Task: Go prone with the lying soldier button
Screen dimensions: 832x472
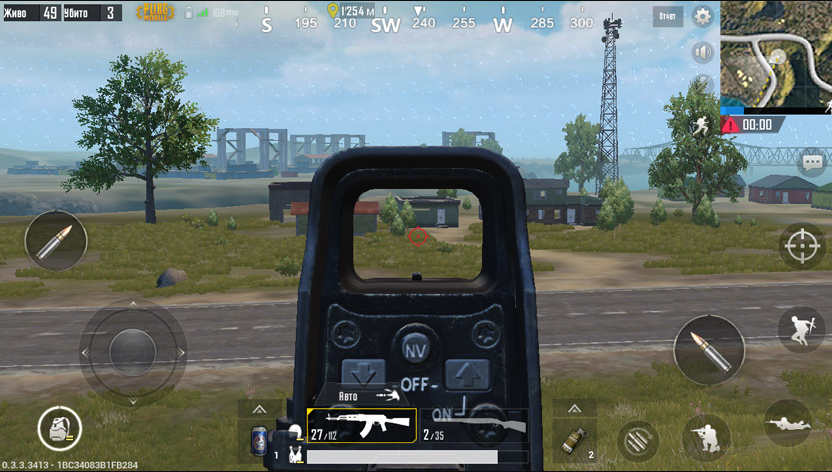Action: (787, 423)
